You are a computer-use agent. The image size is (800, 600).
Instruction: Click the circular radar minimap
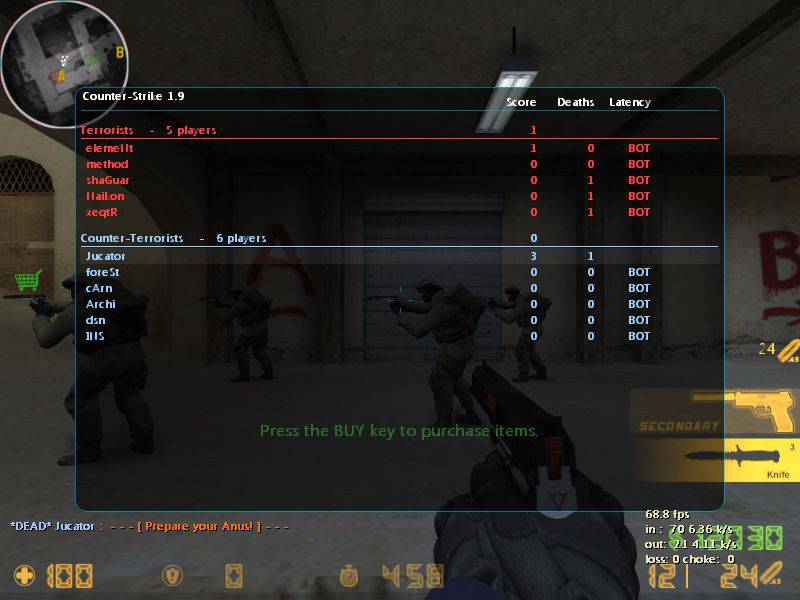pyautogui.click(x=60, y=62)
